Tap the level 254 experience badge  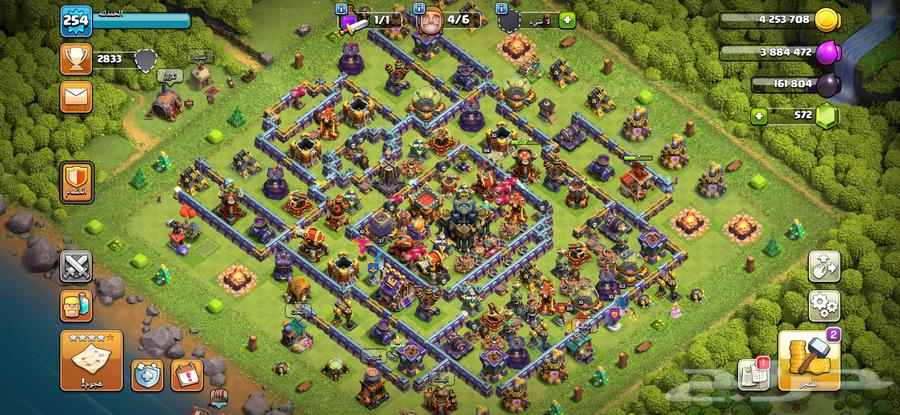tap(75, 20)
